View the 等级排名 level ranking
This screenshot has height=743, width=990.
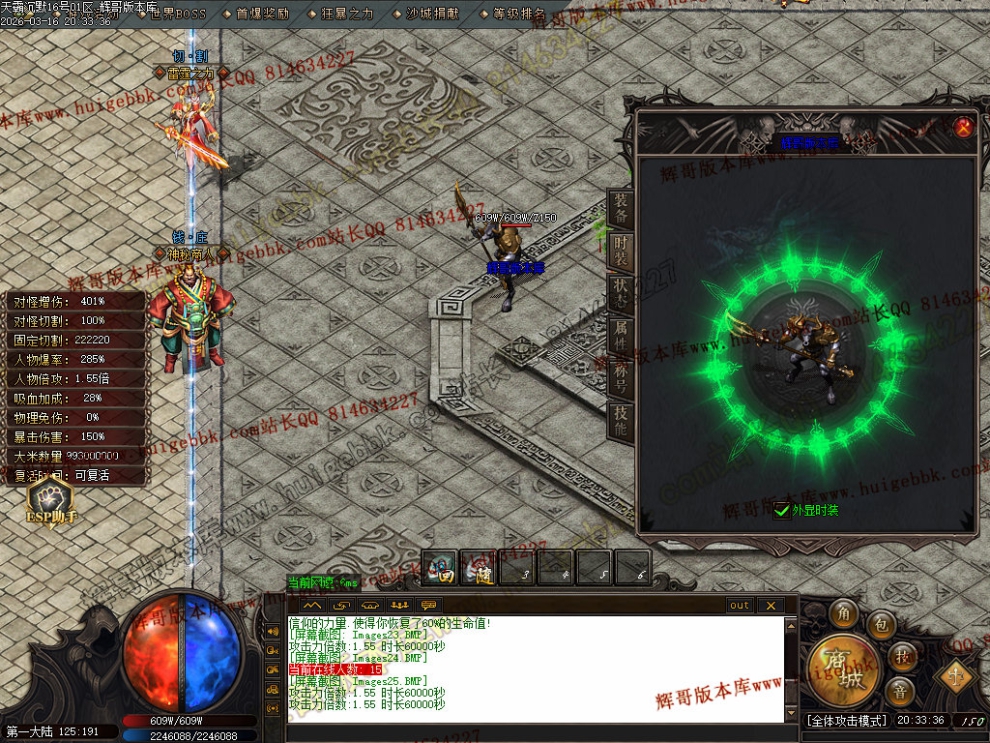coord(518,14)
